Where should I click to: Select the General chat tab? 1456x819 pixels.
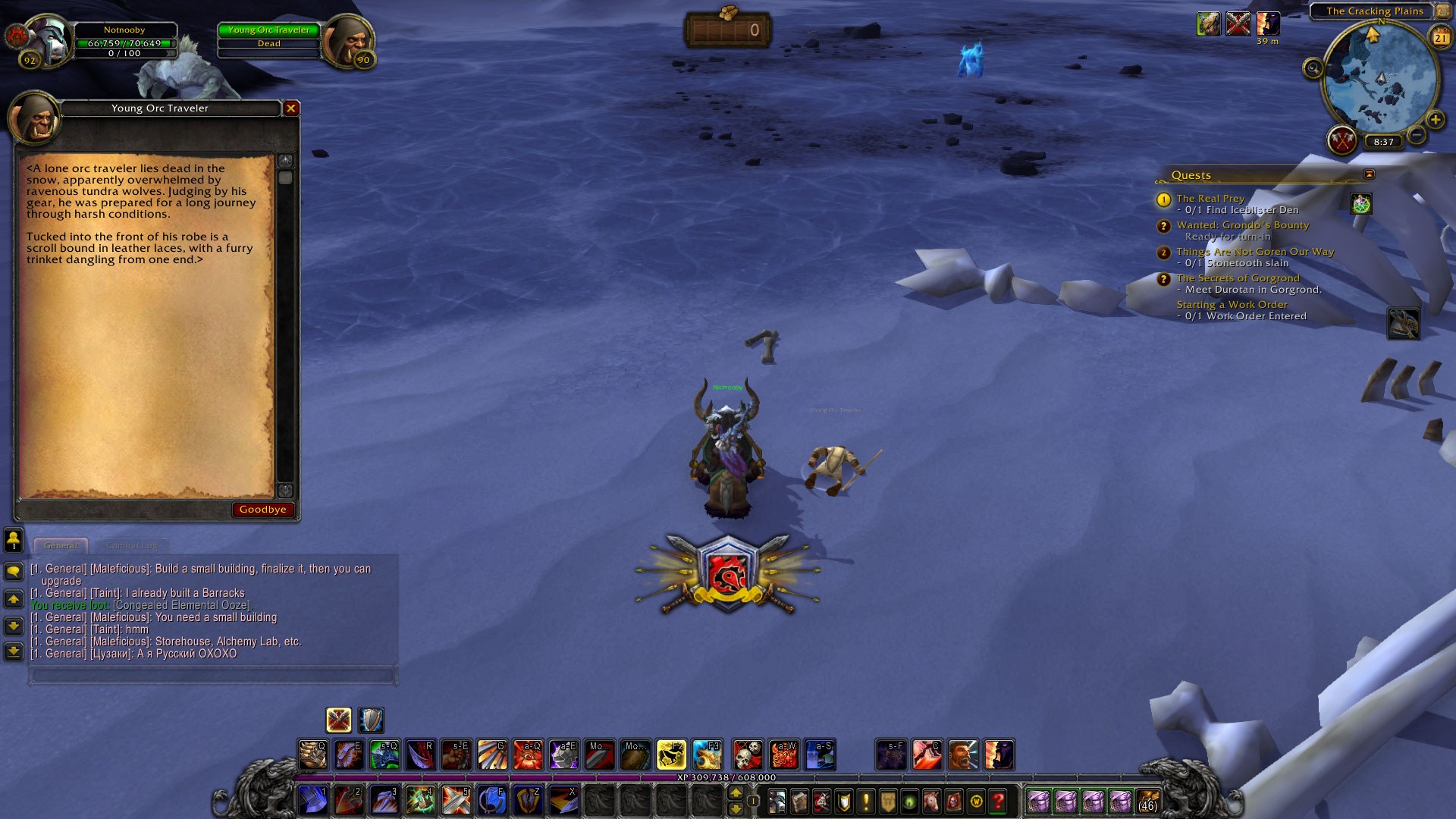click(61, 545)
